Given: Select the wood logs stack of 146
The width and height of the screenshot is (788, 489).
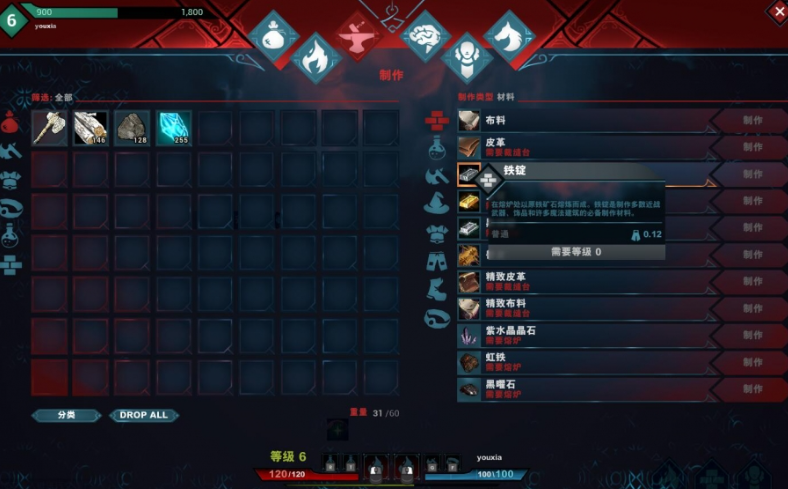Looking at the screenshot, I should [x=91, y=127].
